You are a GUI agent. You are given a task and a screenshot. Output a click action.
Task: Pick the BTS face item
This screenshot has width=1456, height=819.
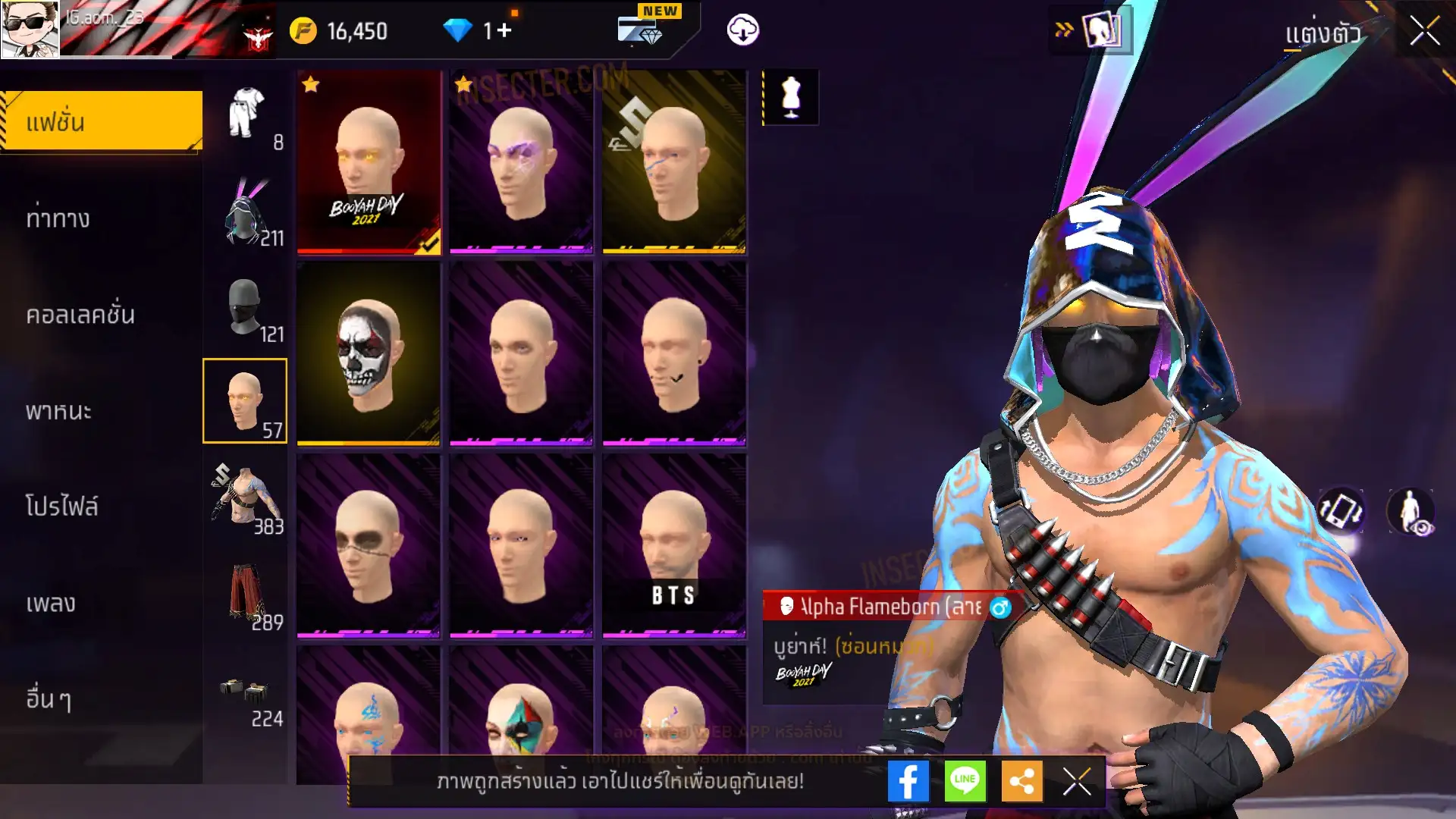click(674, 544)
